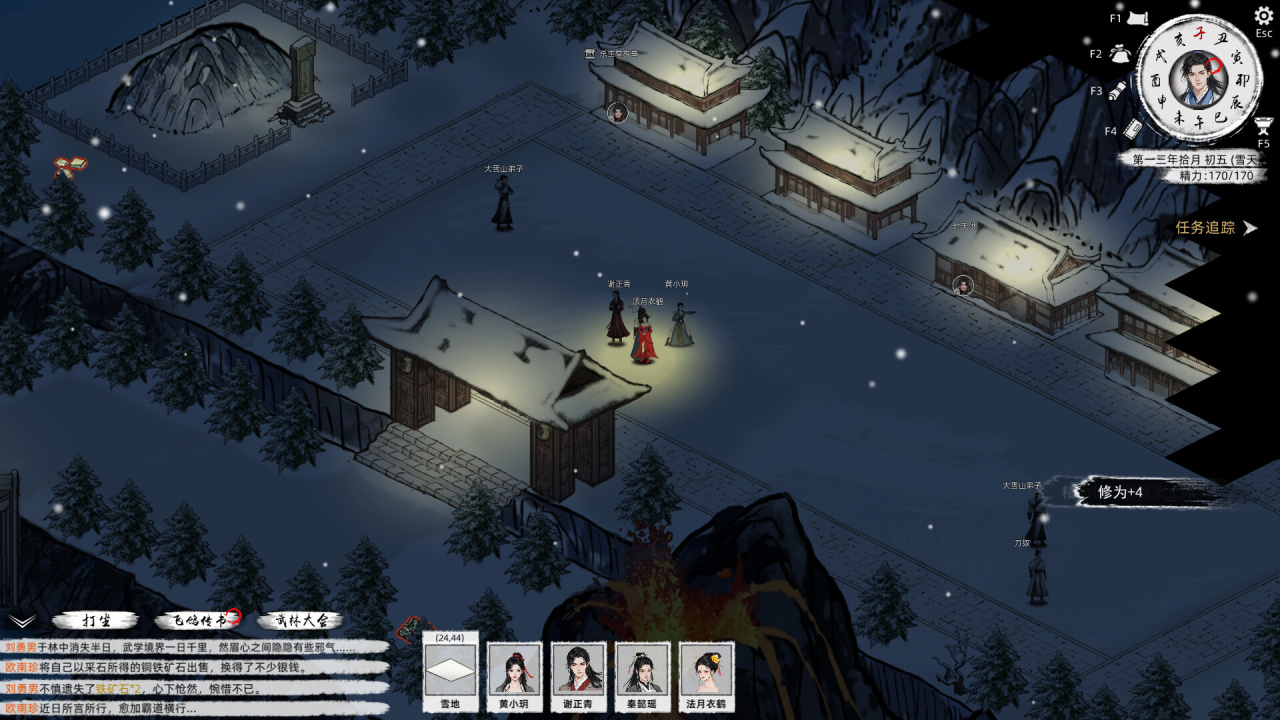This screenshot has height=720, width=1280.
Task: Open the 武林大会 tournament button
Action: click(x=300, y=621)
